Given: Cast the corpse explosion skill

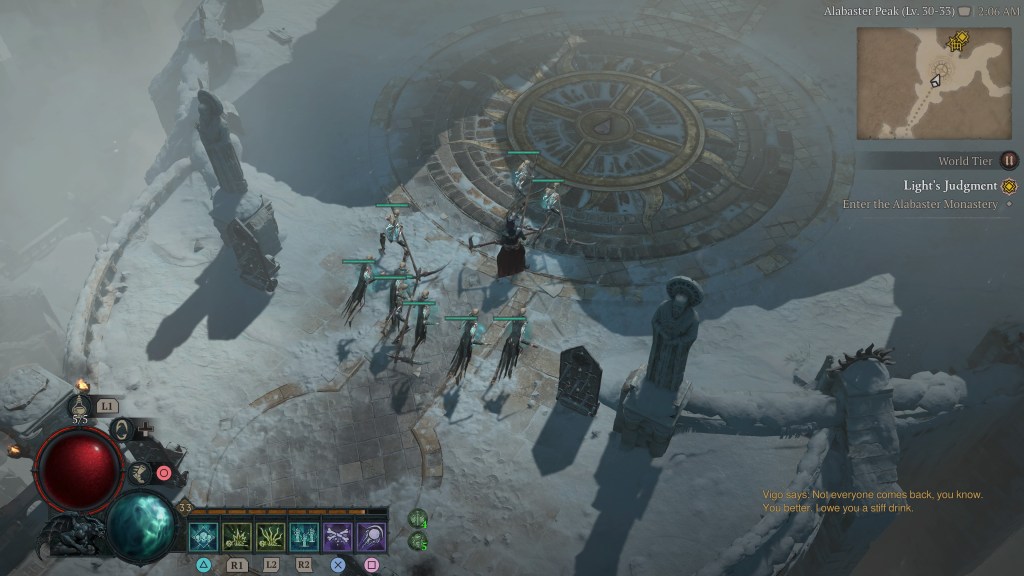Looking at the screenshot, I should click(x=237, y=537).
